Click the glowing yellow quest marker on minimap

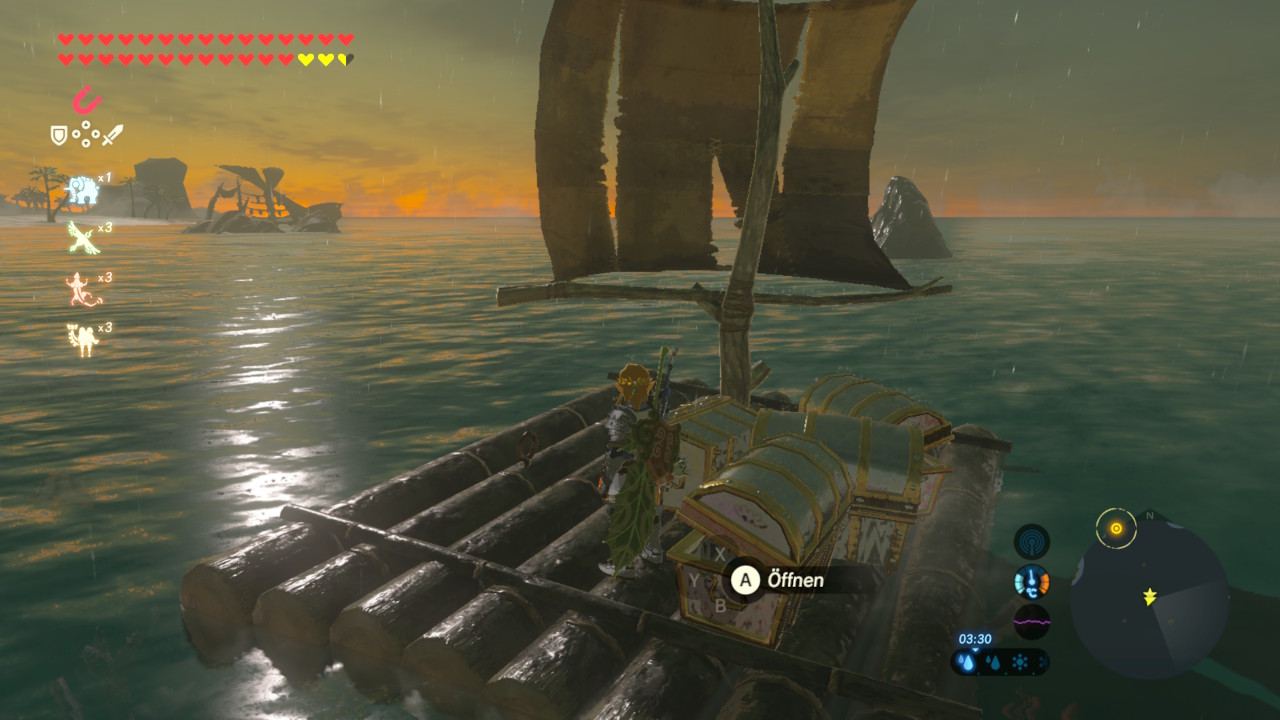[1116, 528]
